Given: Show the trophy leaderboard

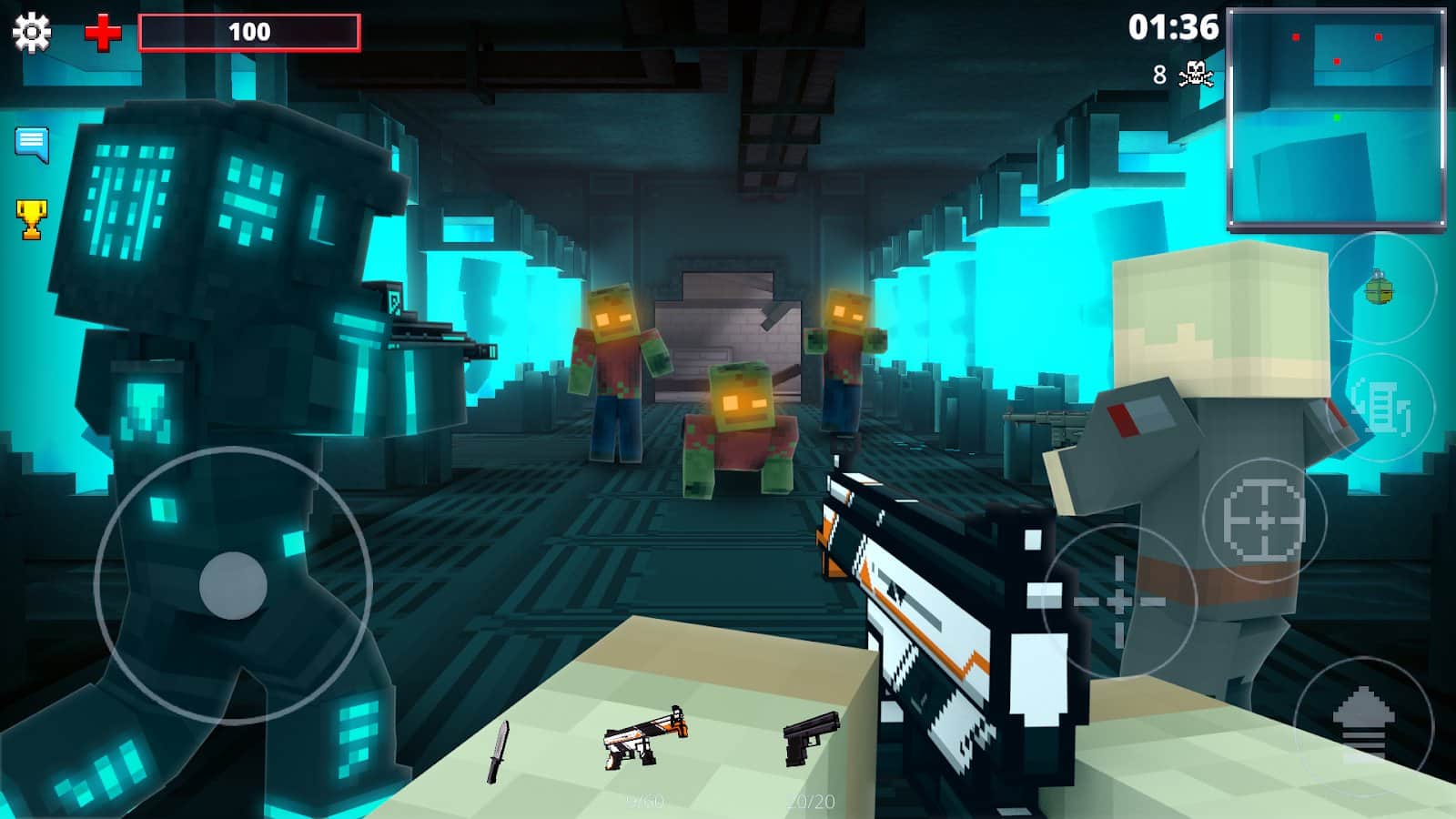Looking at the screenshot, I should click(x=32, y=219).
